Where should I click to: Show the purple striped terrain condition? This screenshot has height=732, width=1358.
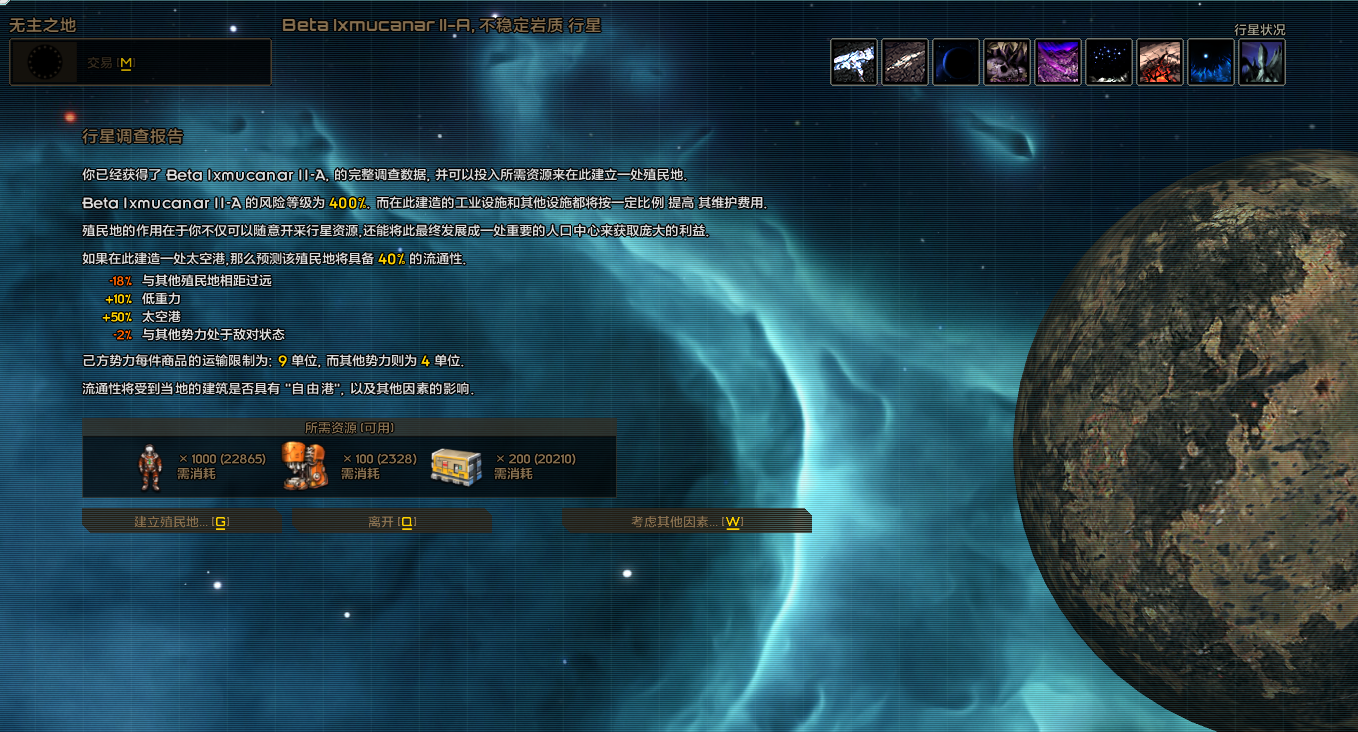(1058, 62)
